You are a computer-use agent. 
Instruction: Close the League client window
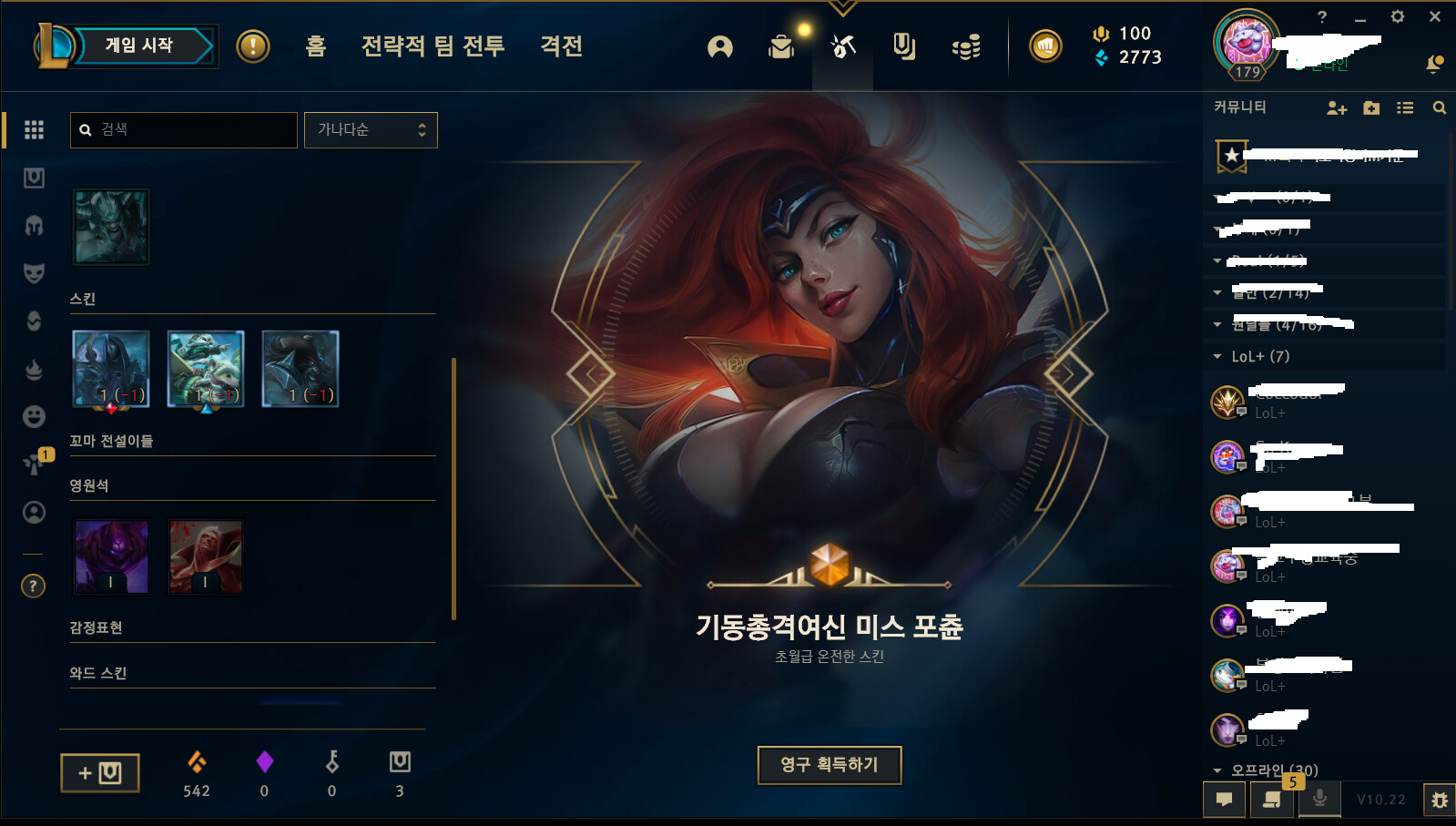tap(1434, 16)
